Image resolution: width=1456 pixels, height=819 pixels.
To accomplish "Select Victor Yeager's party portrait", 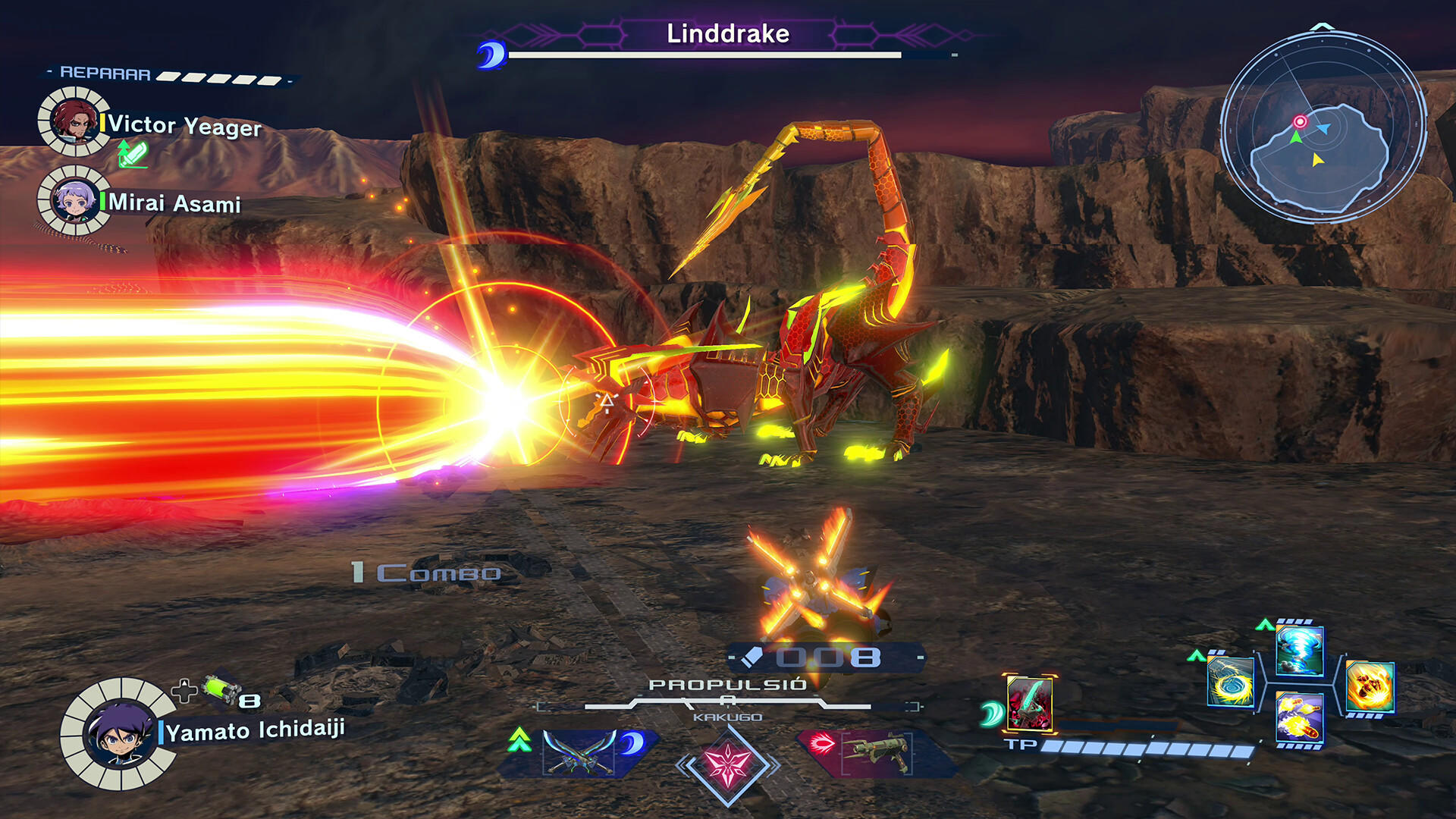I will click(74, 121).
